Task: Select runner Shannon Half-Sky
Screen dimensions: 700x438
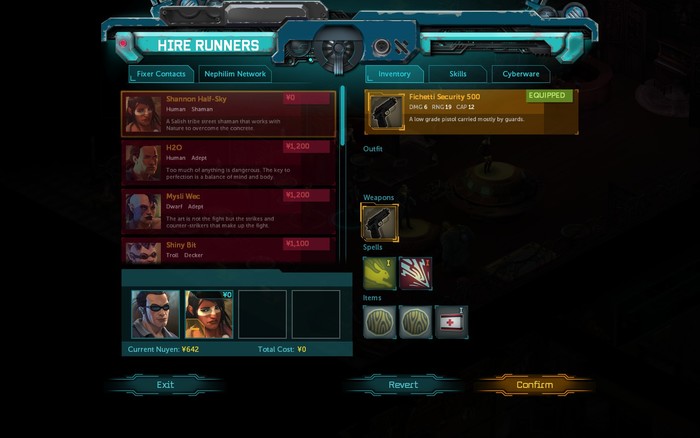Action: click(x=228, y=114)
